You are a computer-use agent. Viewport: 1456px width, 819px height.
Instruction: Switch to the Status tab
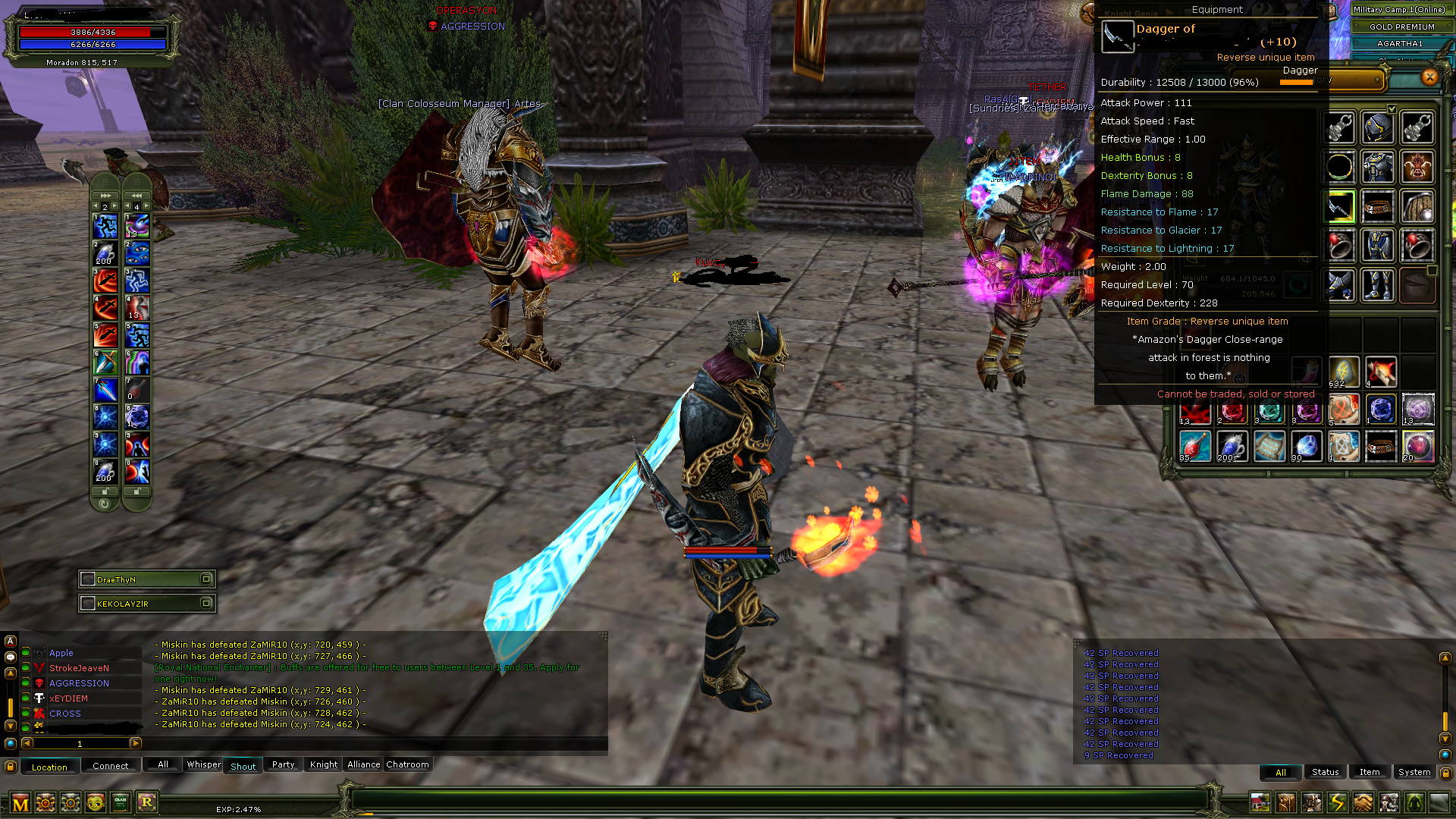point(1325,771)
